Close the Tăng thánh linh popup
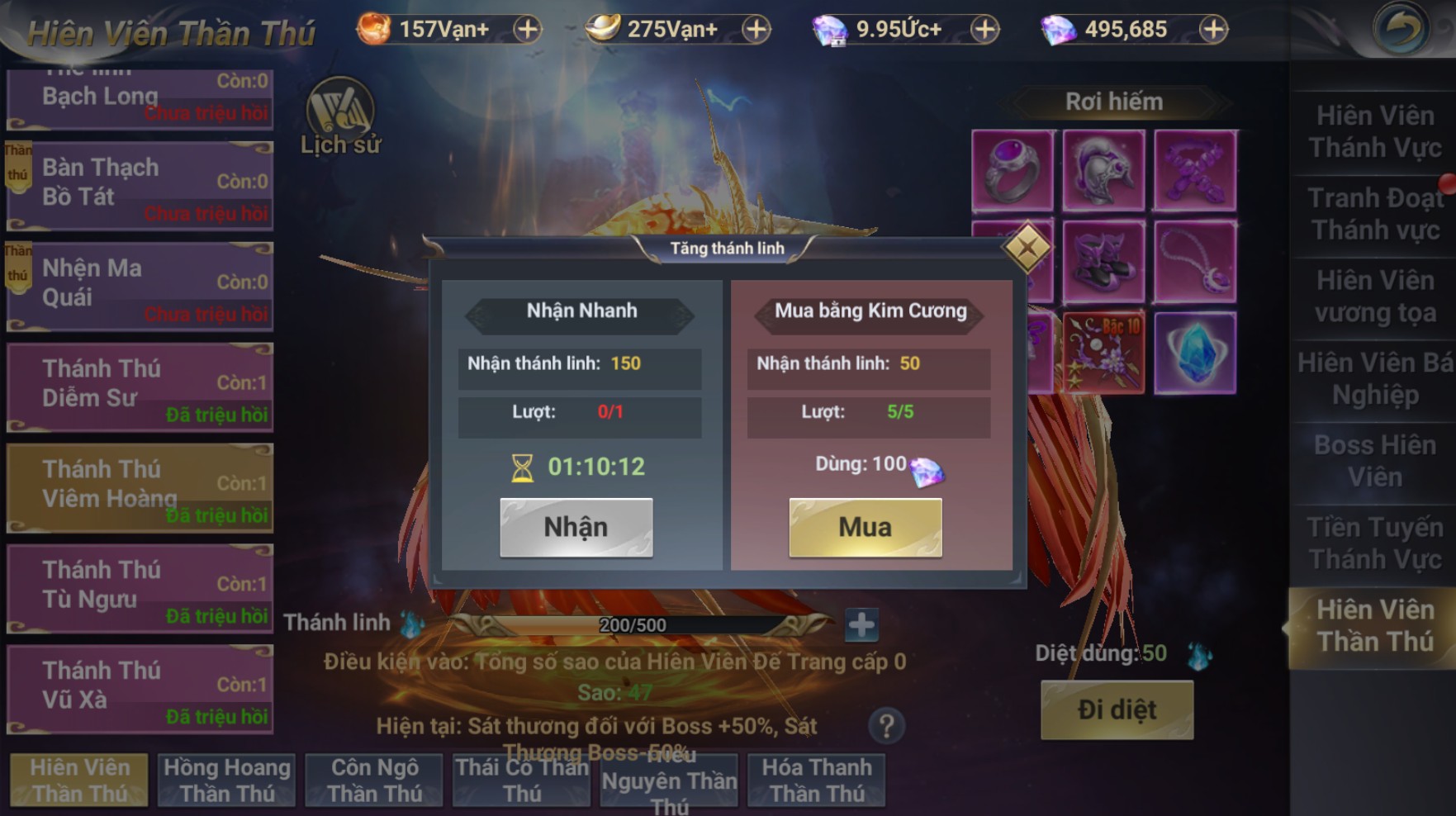1456x816 pixels. 1027,247
